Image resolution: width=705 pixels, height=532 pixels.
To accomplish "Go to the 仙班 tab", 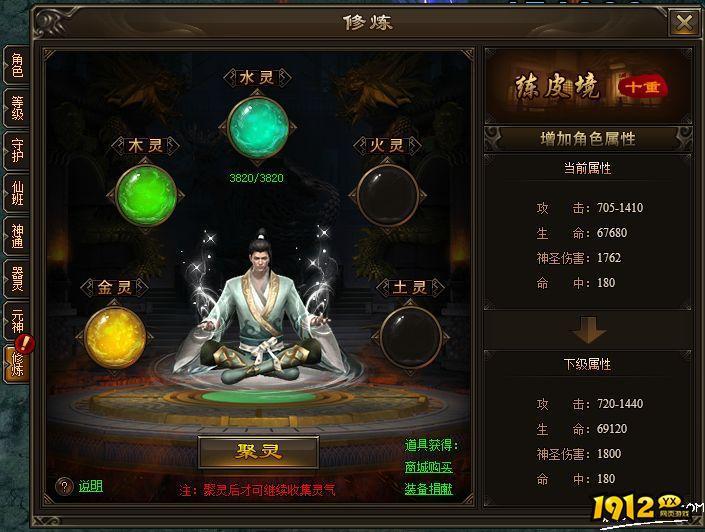I will click(17, 193).
